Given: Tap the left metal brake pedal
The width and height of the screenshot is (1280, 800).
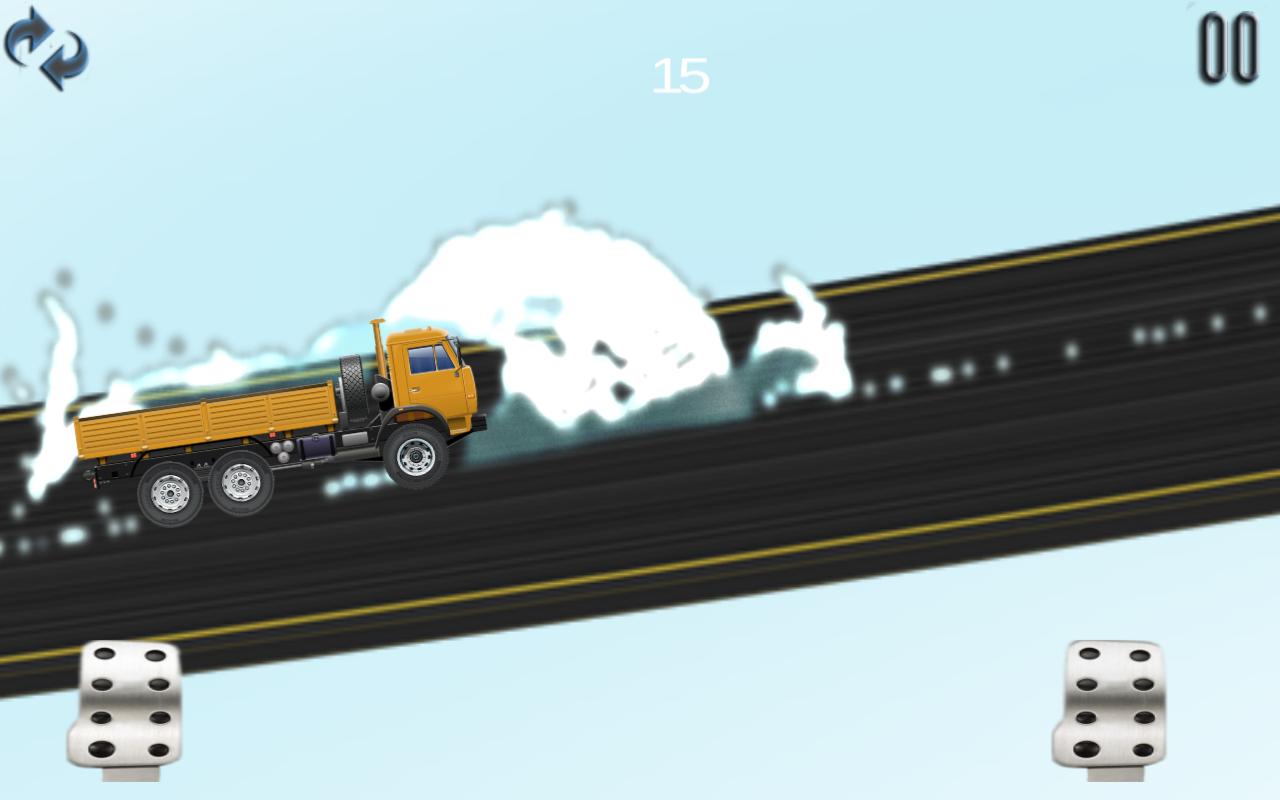Looking at the screenshot, I should pyautogui.click(x=126, y=705).
